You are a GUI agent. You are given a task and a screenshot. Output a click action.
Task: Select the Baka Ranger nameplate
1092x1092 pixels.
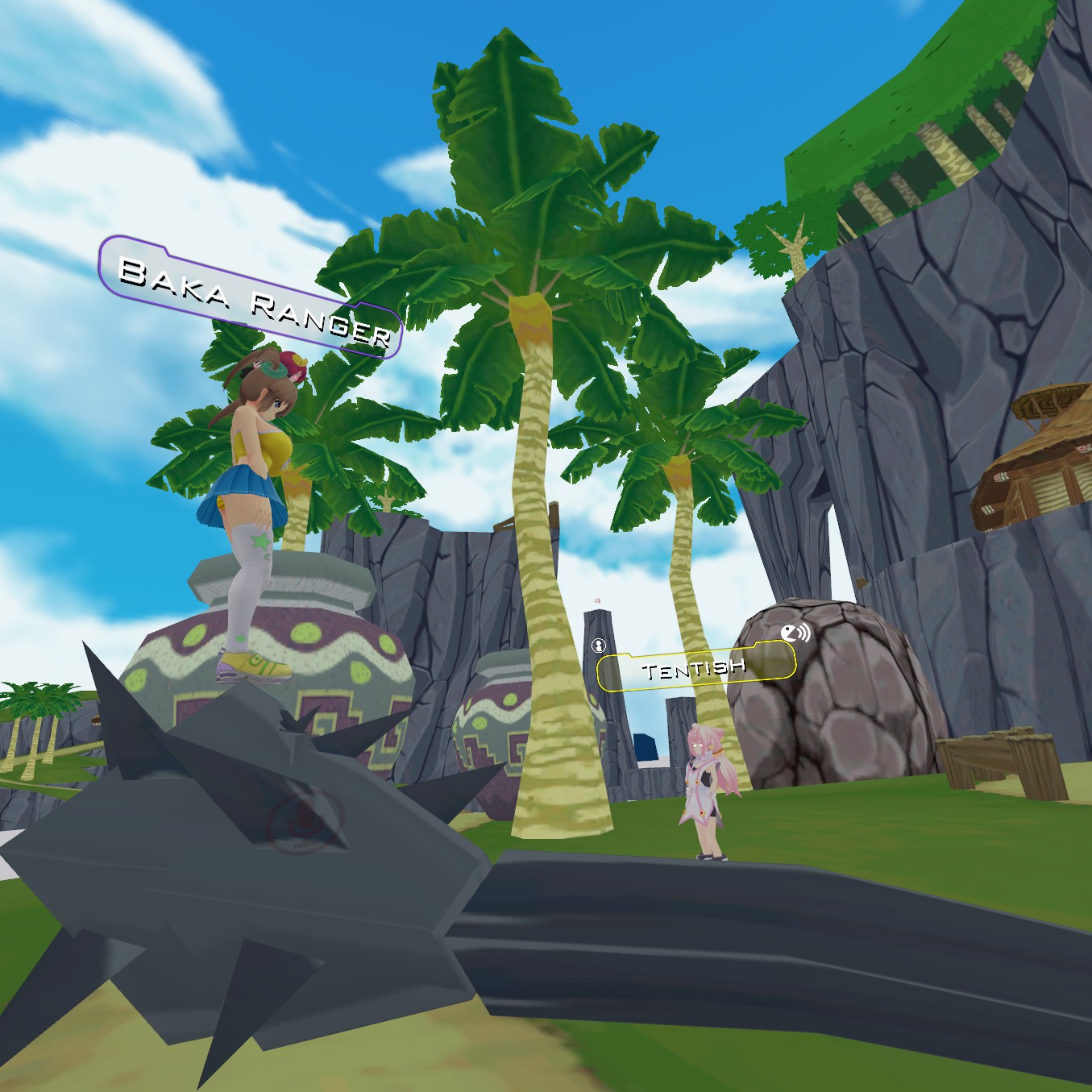point(251,297)
